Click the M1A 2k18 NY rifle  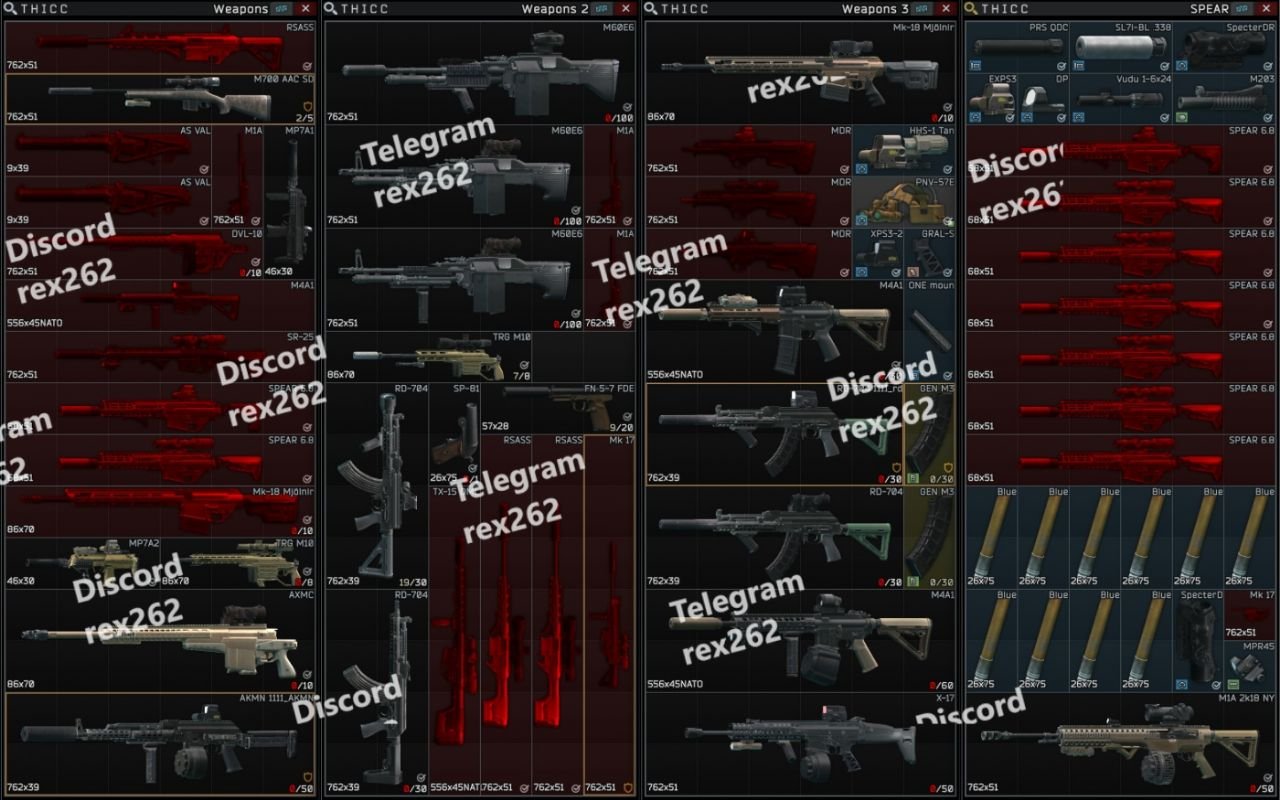(x=1120, y=745)
